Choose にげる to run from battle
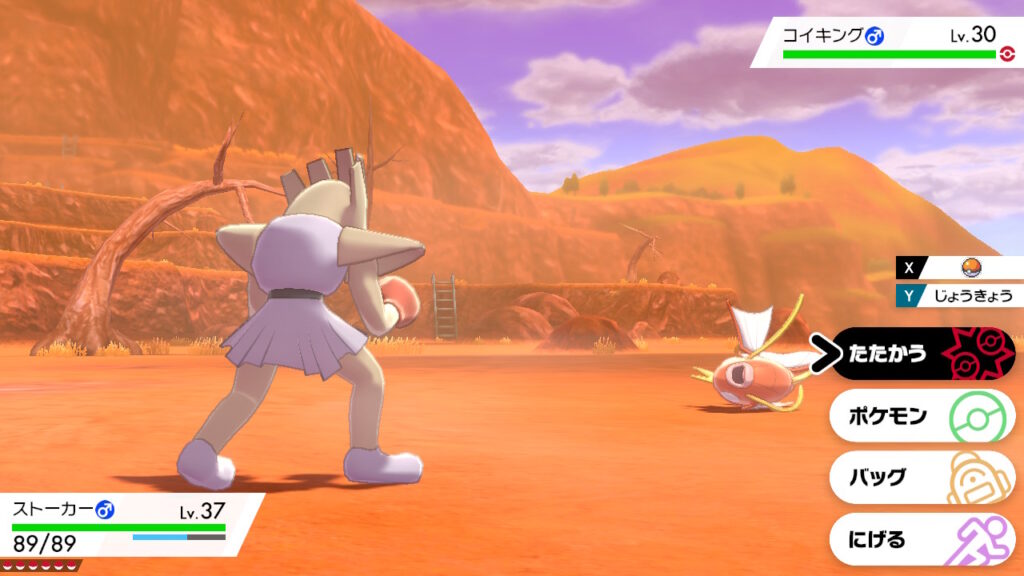The height and width of the screenshot is (576, 1024). point(920,540)
